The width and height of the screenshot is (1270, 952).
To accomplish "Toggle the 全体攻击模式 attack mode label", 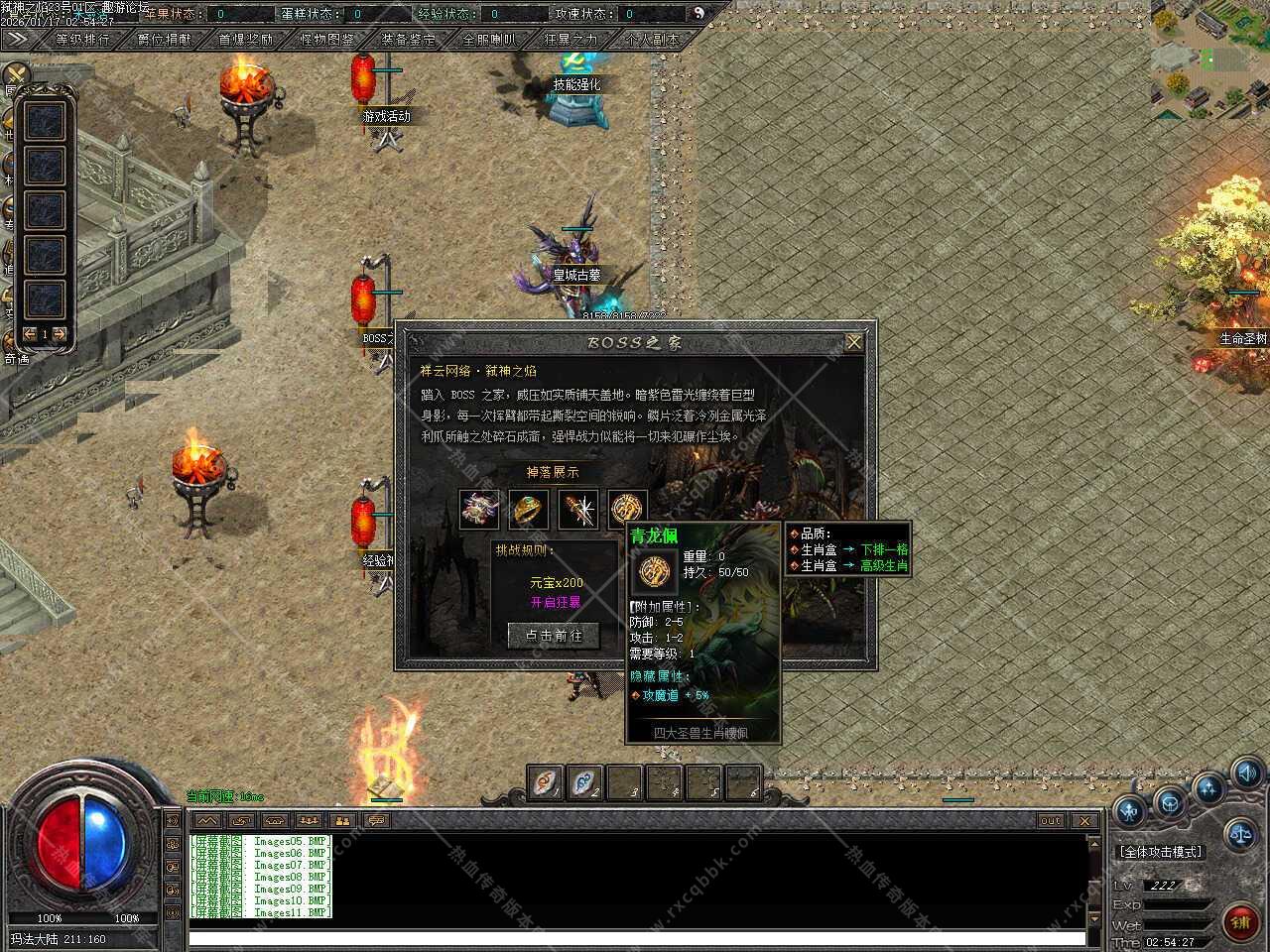I will pos(1160,852).
